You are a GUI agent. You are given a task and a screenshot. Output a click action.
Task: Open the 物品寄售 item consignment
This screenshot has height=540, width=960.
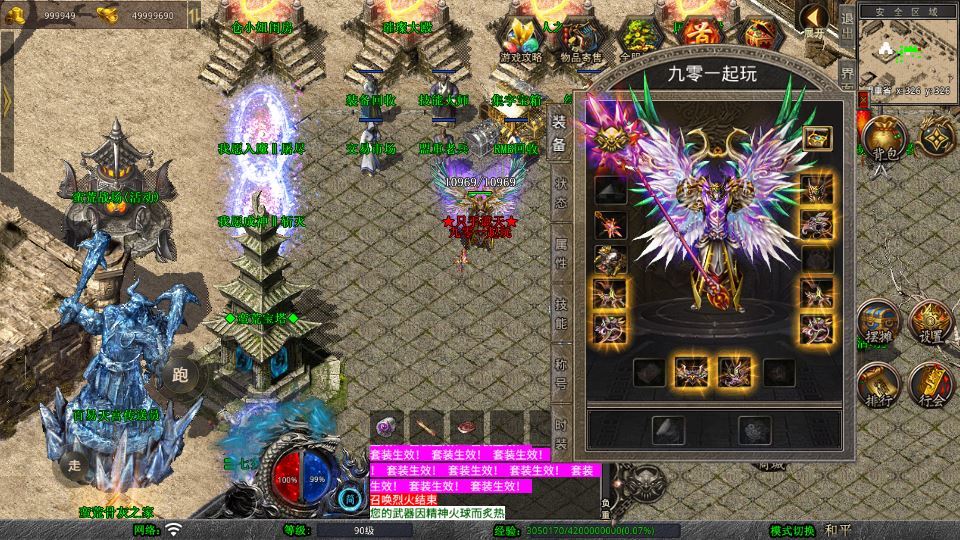[580, 40]
